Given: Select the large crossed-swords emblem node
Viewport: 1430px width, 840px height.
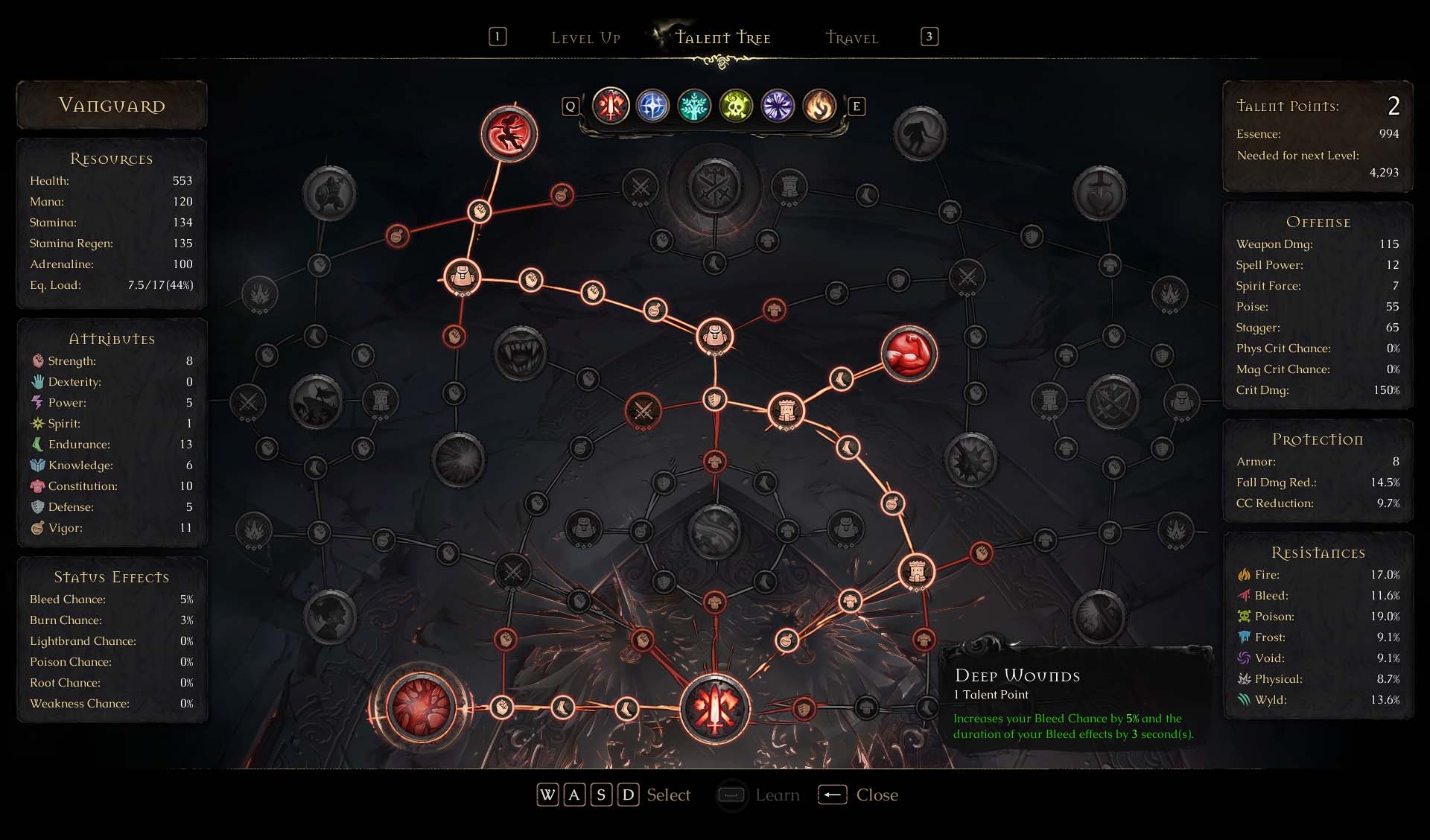Looking at the screenshot, I should (x=715, y=187).
